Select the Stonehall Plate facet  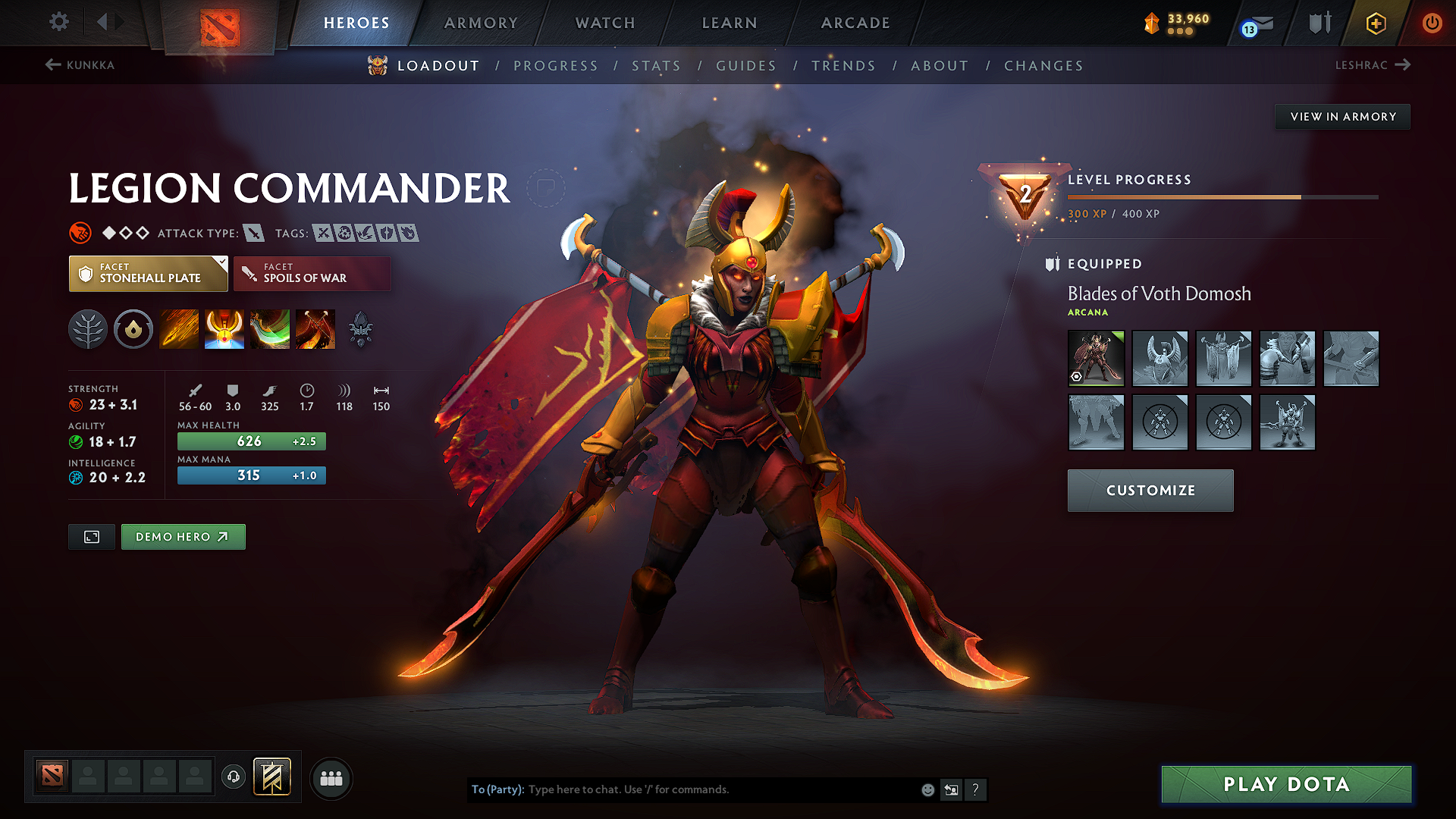(x=148, y=273)
